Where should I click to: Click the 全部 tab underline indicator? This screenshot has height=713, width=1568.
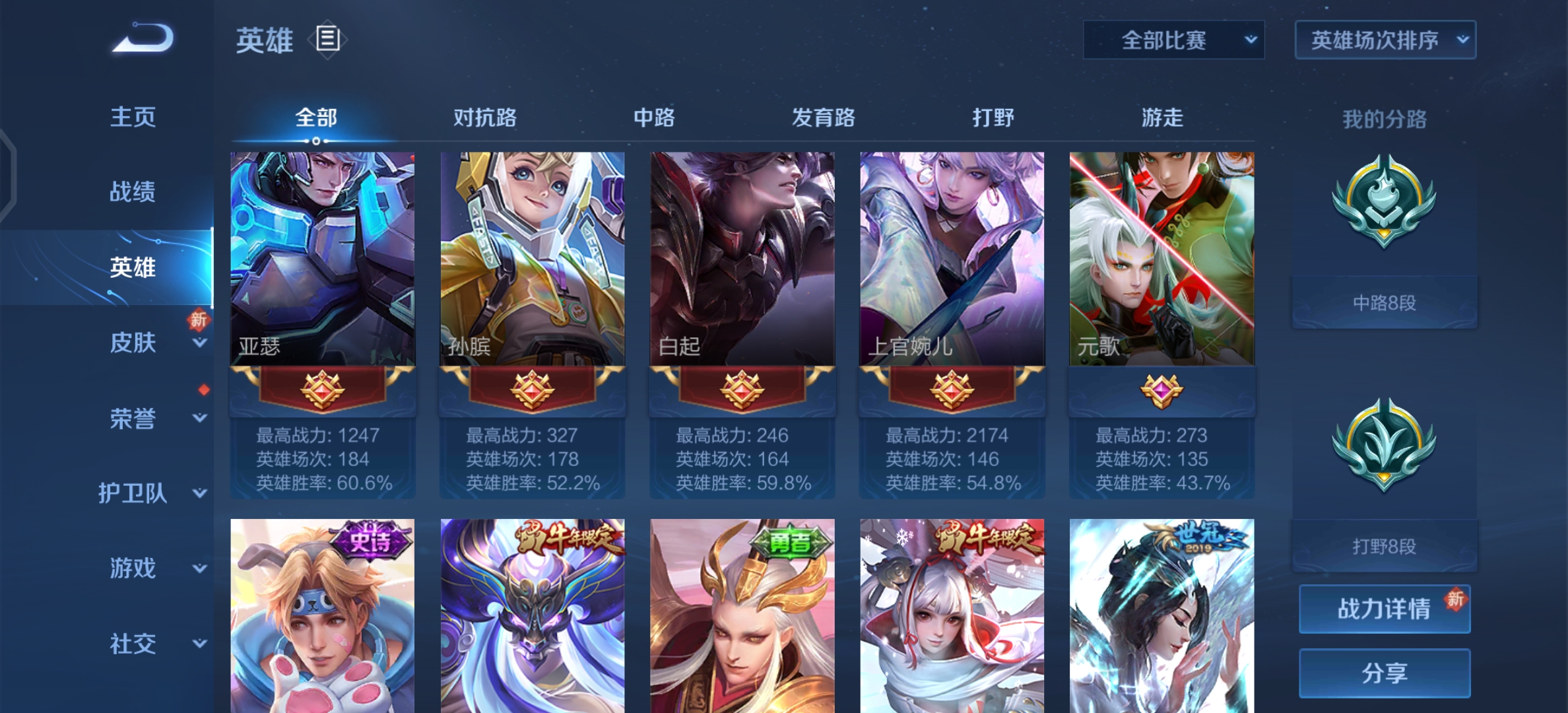coord(315,141)
